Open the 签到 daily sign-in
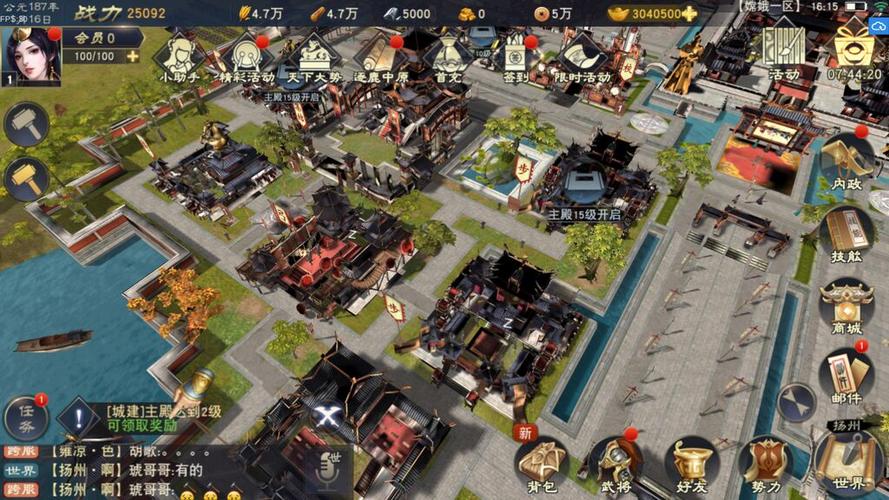The image size is (889, 500). [515, 56]
